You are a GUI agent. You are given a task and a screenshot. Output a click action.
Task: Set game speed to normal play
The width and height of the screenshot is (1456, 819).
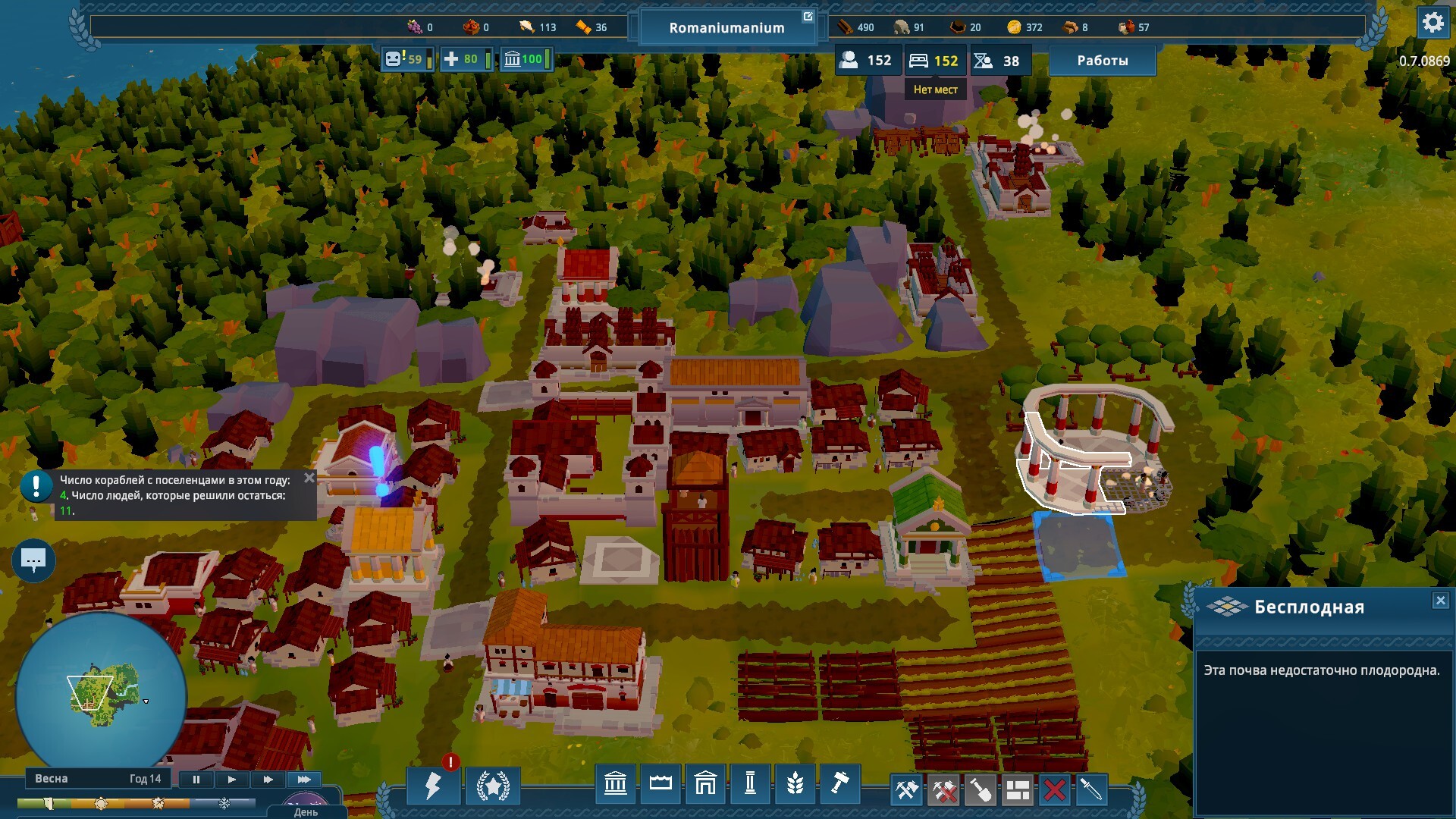click(232, 780)
